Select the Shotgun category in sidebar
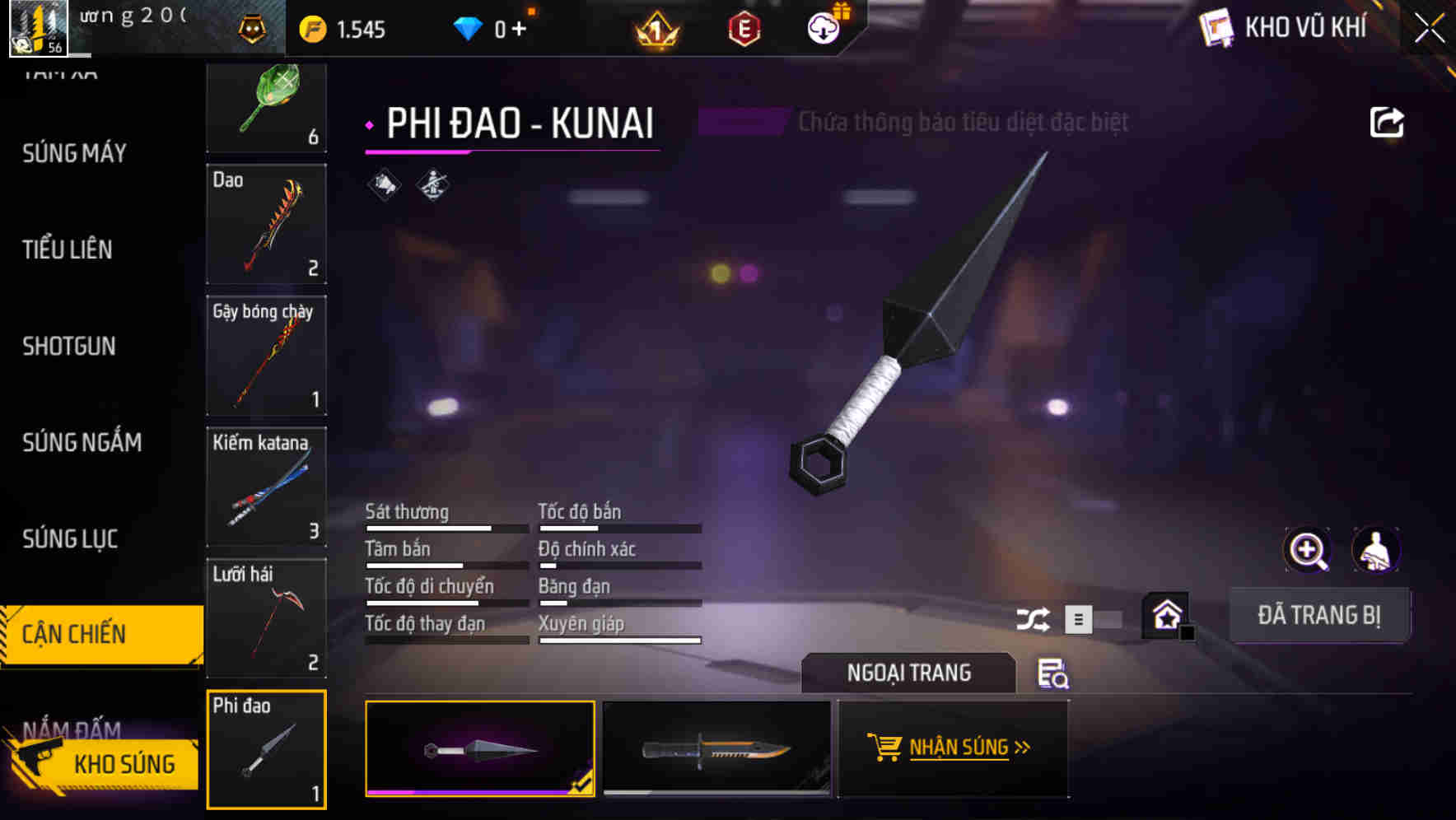 click(69, 347)
